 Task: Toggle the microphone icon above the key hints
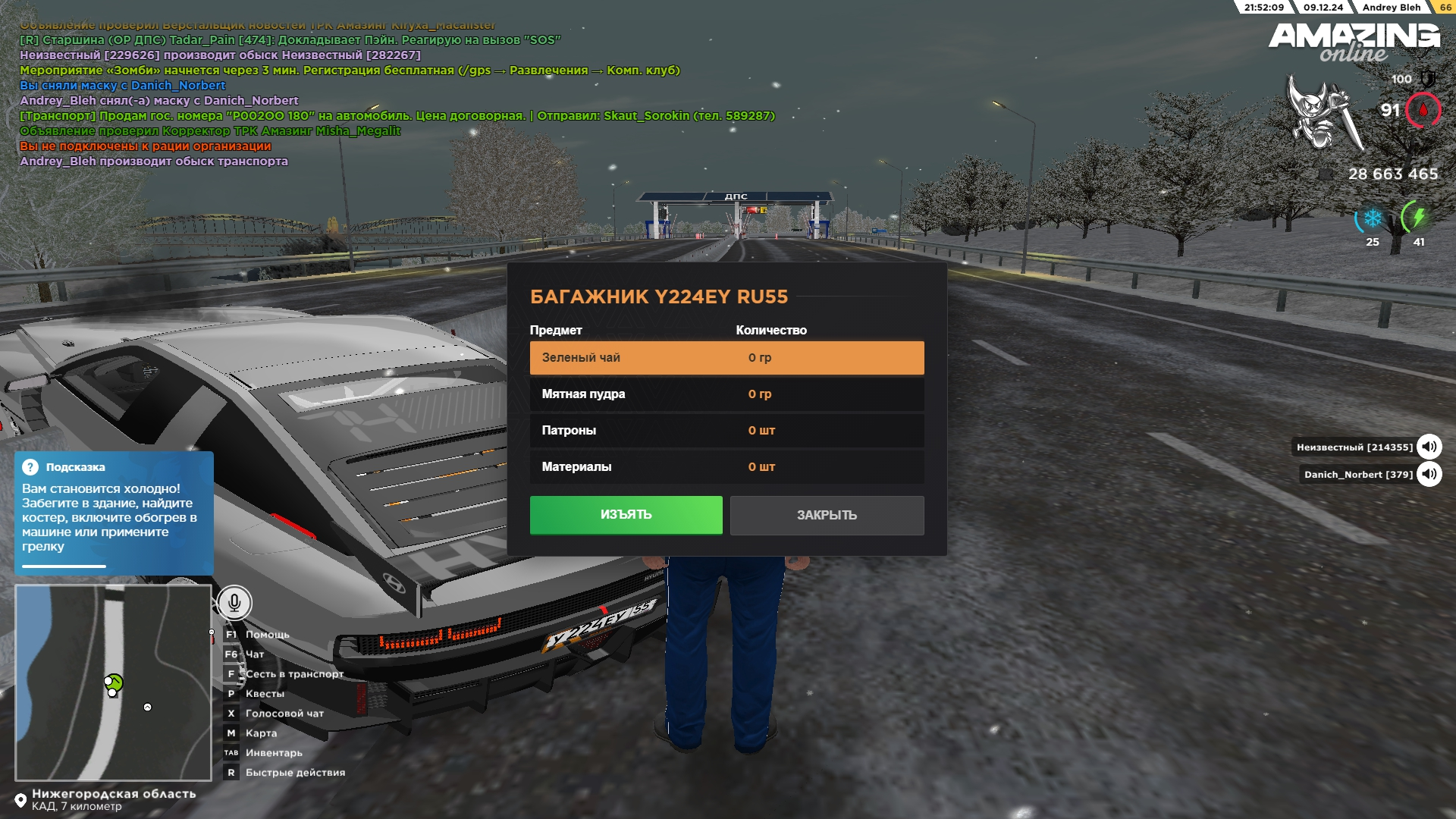tap(234, 603)
